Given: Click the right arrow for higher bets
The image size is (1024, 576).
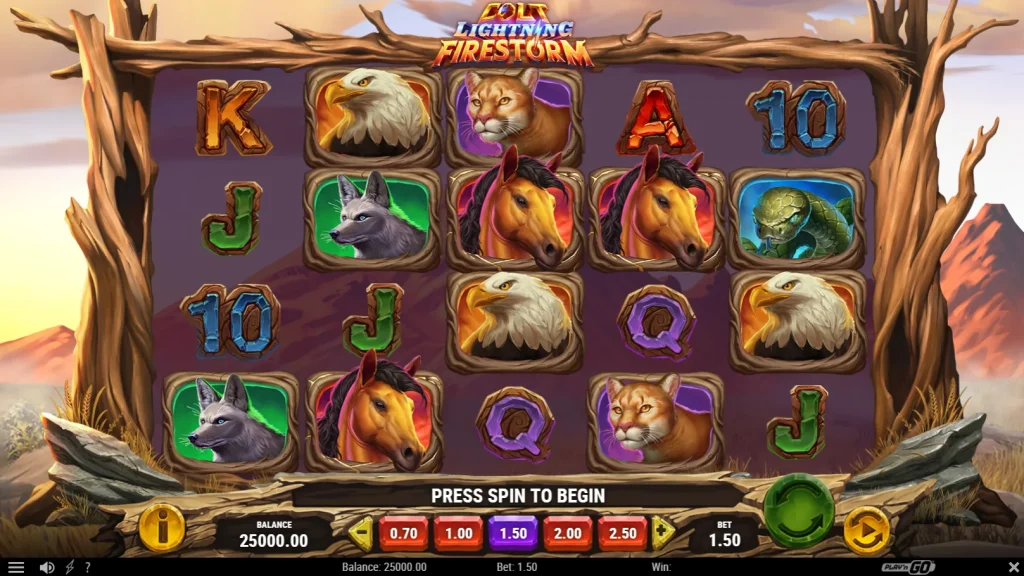Looking at the screenshot, I should tap(662, 533).
